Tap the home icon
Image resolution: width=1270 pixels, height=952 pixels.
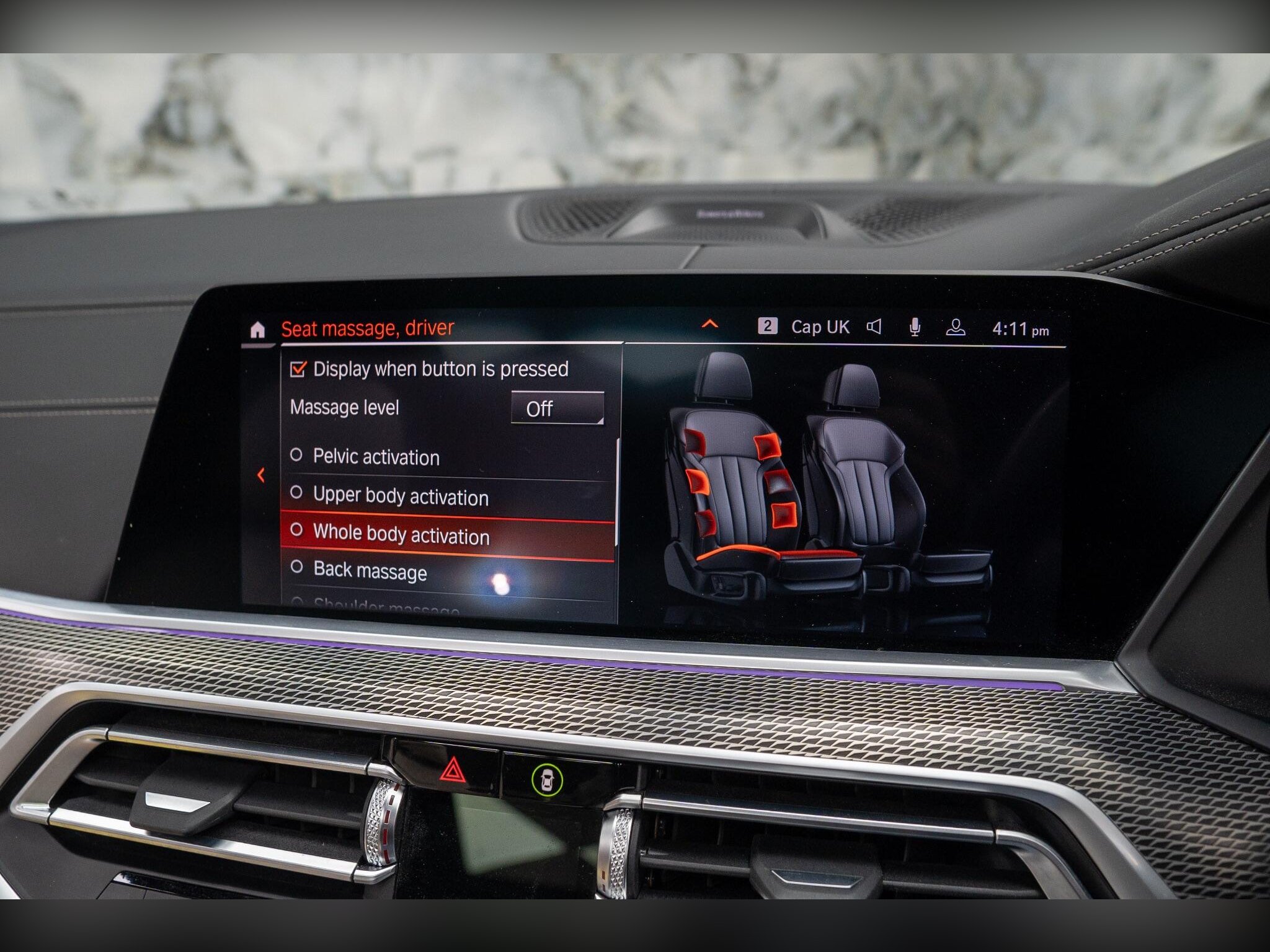(257, 330)
